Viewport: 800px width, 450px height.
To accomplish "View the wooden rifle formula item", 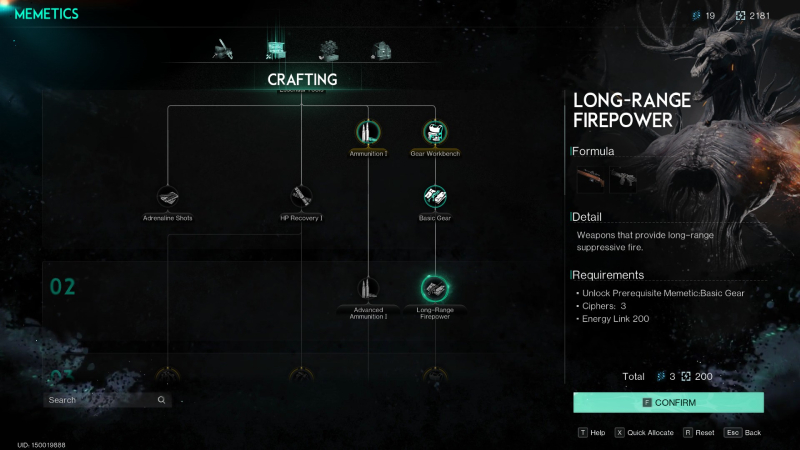I will tap(591, 179).
